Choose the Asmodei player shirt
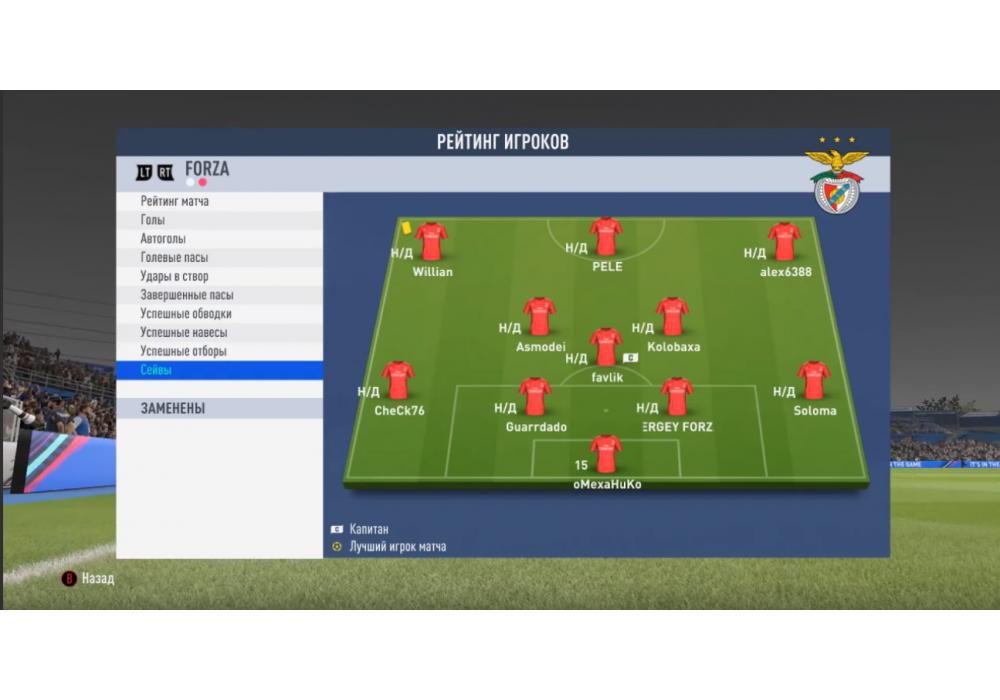This screenshot has width=1000, height=700. [x=540, y=317]
